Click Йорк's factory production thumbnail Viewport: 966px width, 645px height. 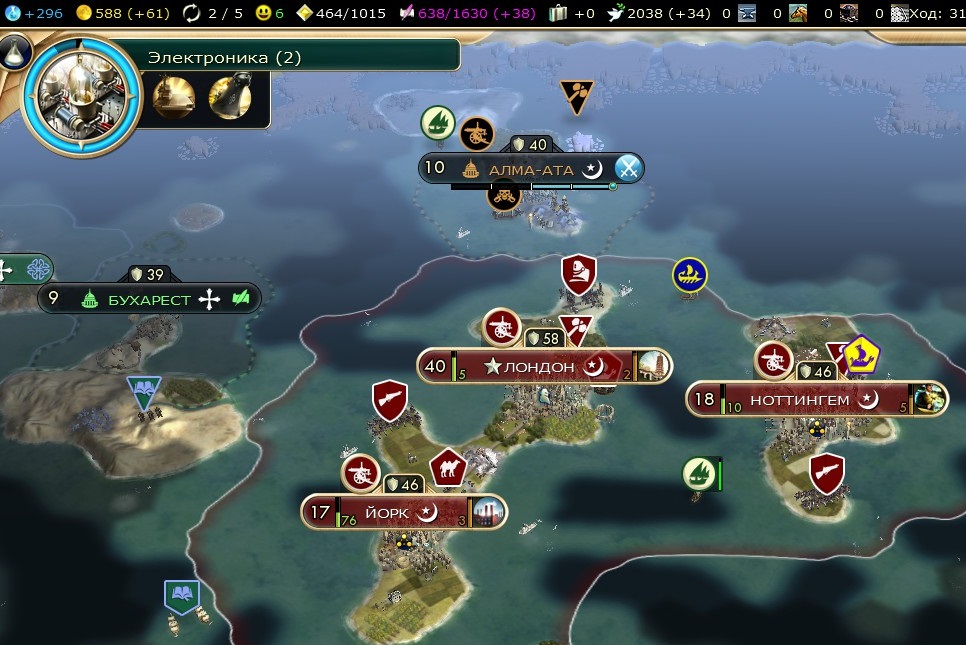(490, 513)
